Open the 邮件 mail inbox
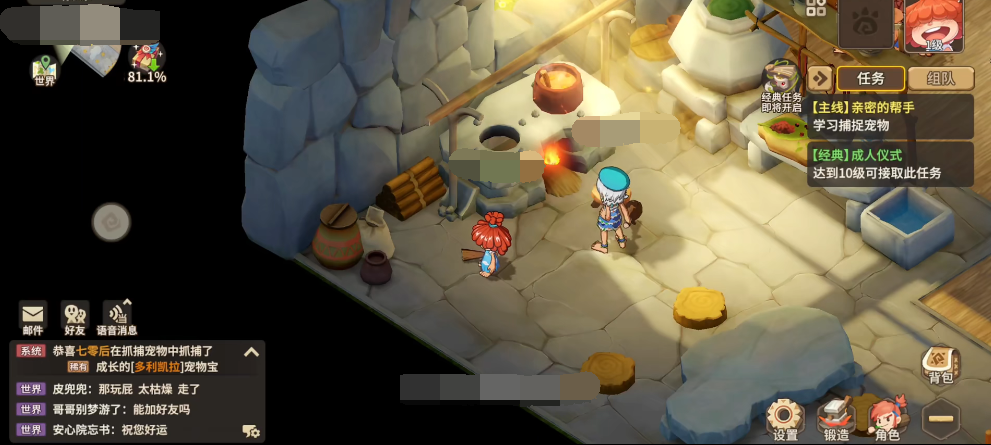 (x=33, y=318)
